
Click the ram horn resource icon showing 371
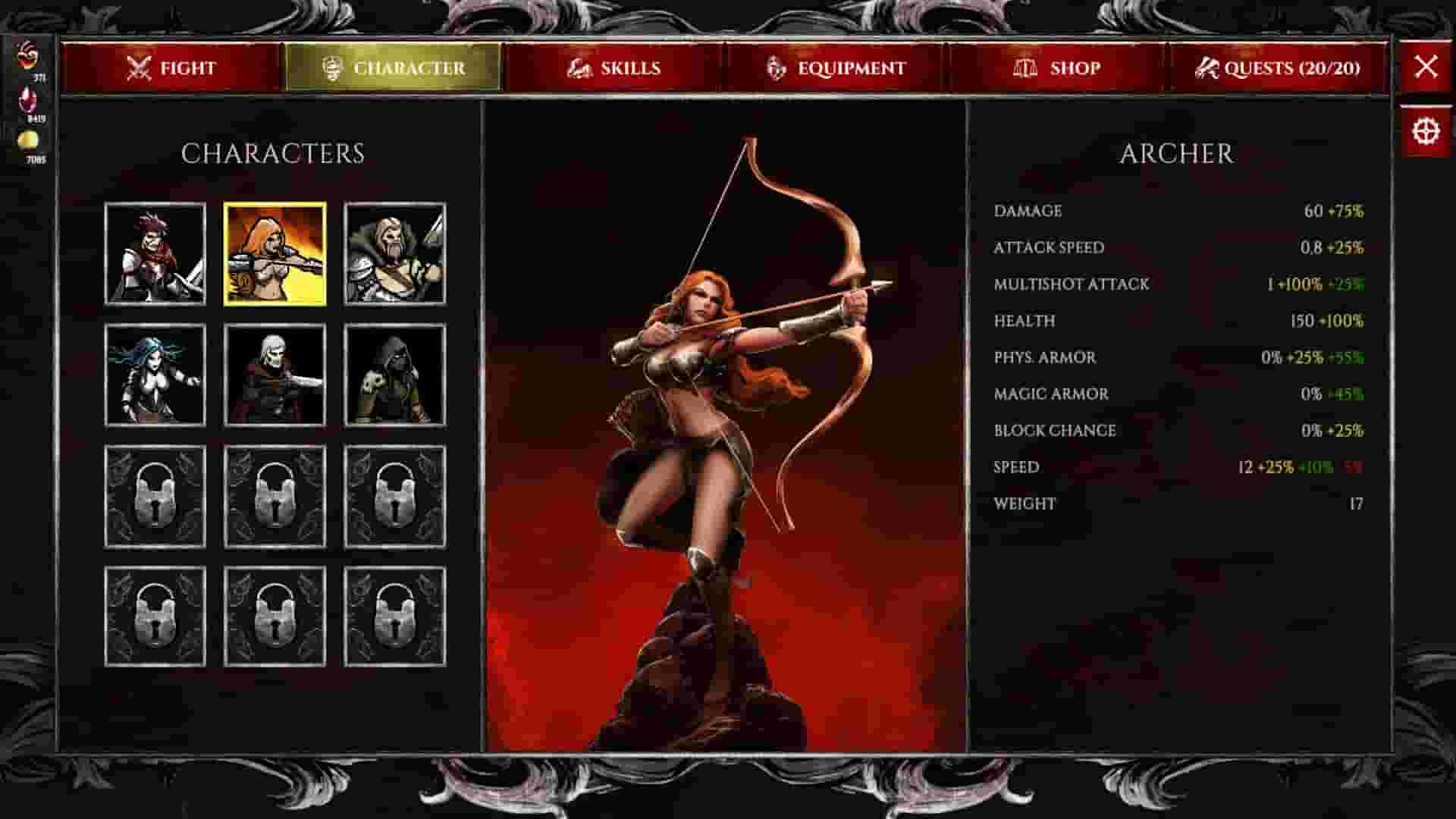click(x=27, y=55)
